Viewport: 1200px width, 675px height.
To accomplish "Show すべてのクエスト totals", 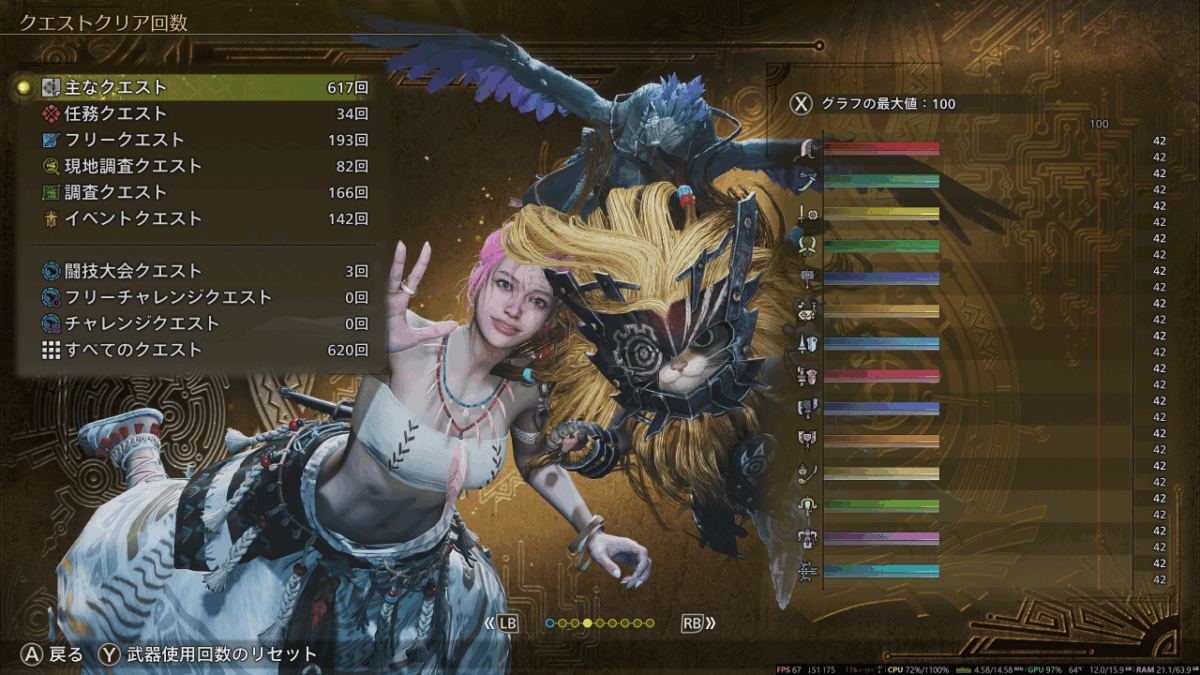I will (x=200, y=350).
